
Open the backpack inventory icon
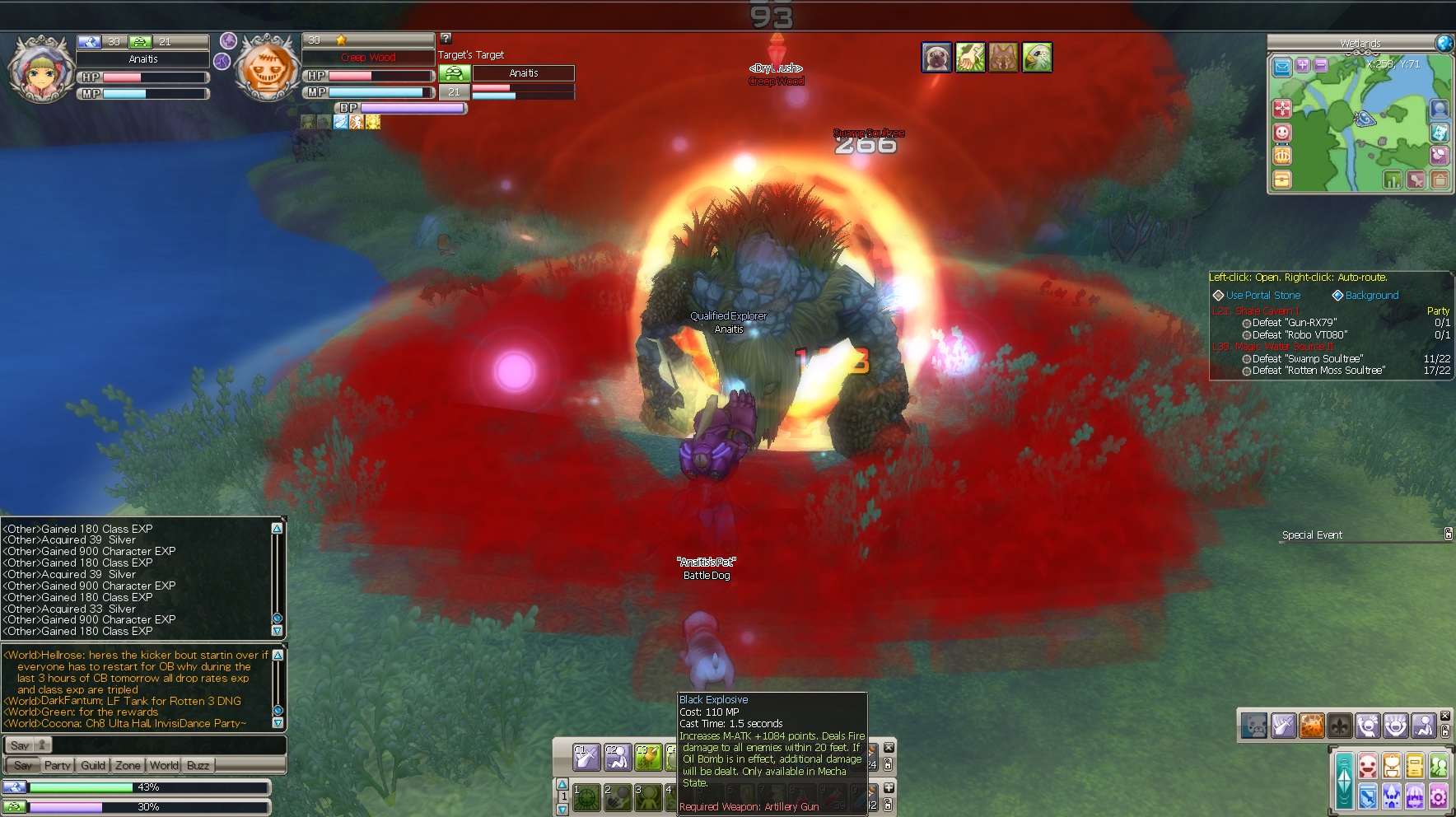[x=1391, y=768]
